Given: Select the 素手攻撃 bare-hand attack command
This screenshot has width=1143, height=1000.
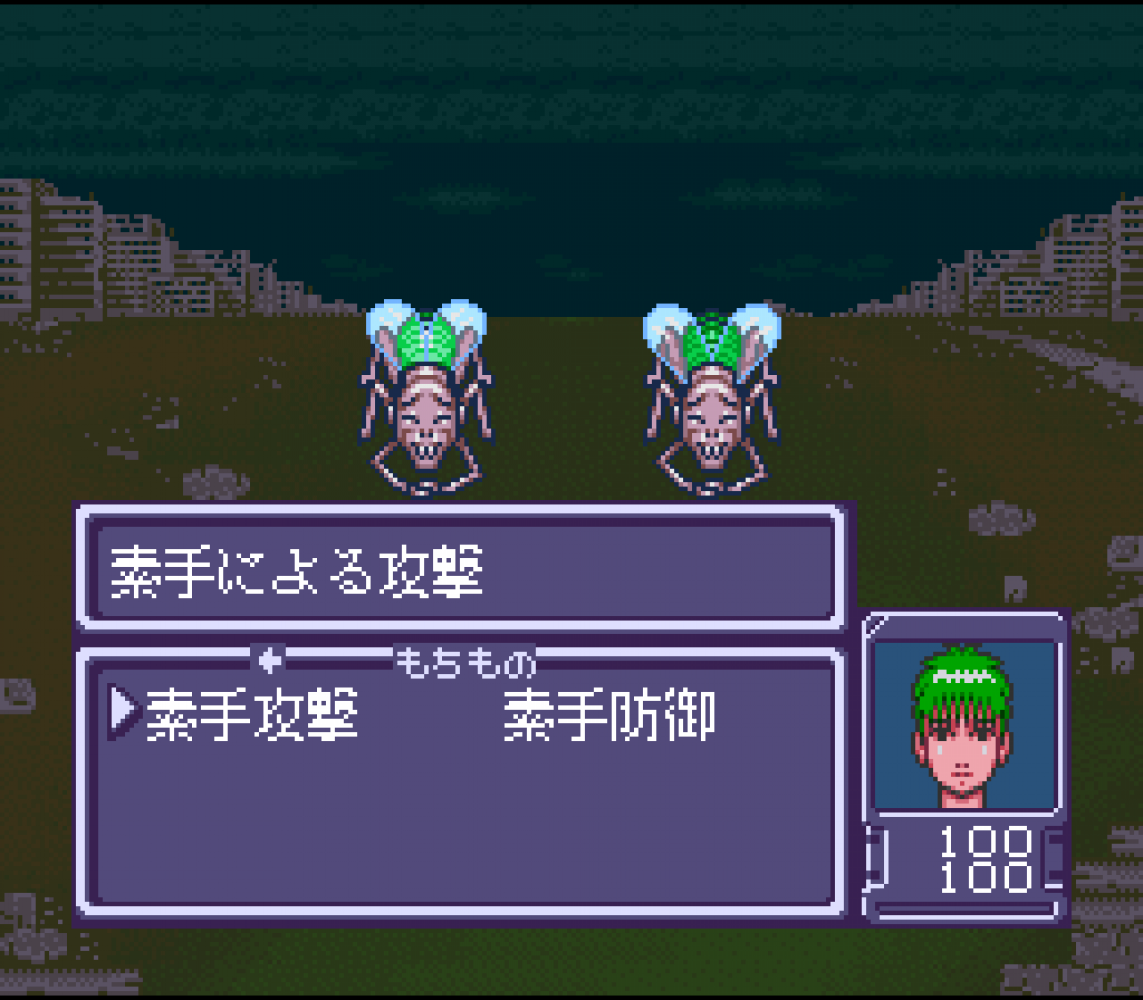Looking at the screenshot, I should click(251, 716).
